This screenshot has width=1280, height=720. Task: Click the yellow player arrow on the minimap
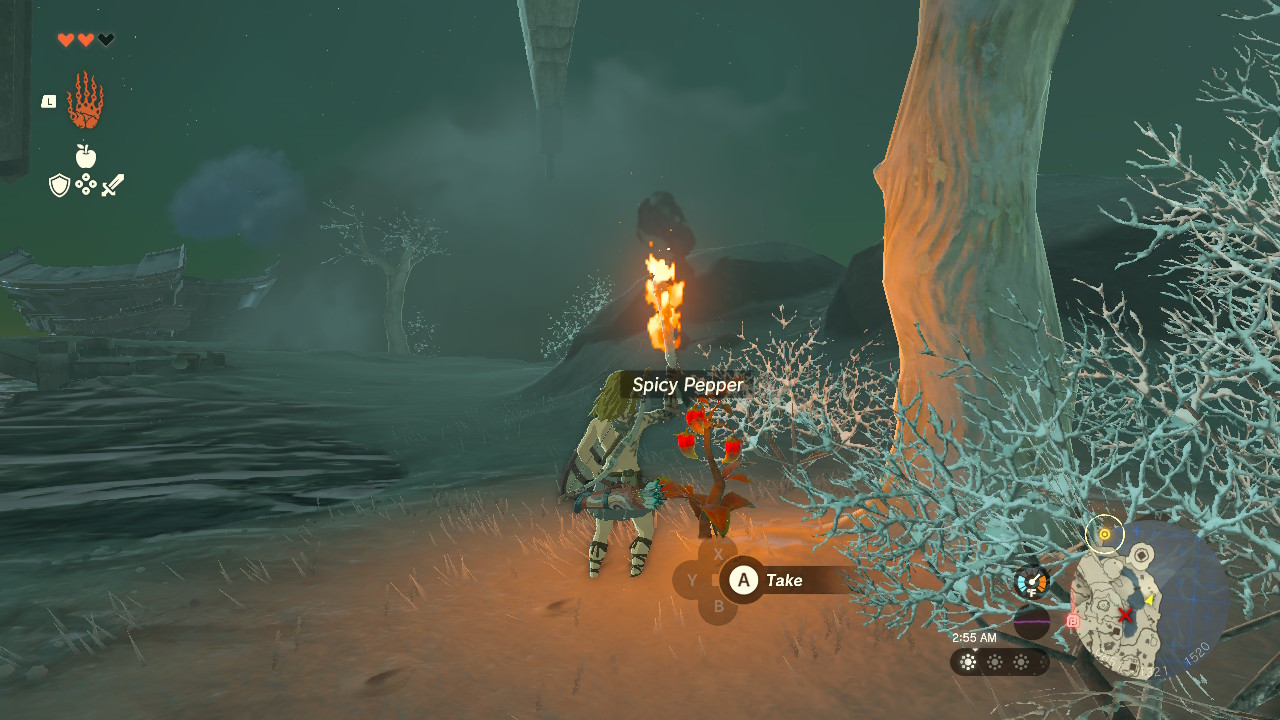point(1148,600)
